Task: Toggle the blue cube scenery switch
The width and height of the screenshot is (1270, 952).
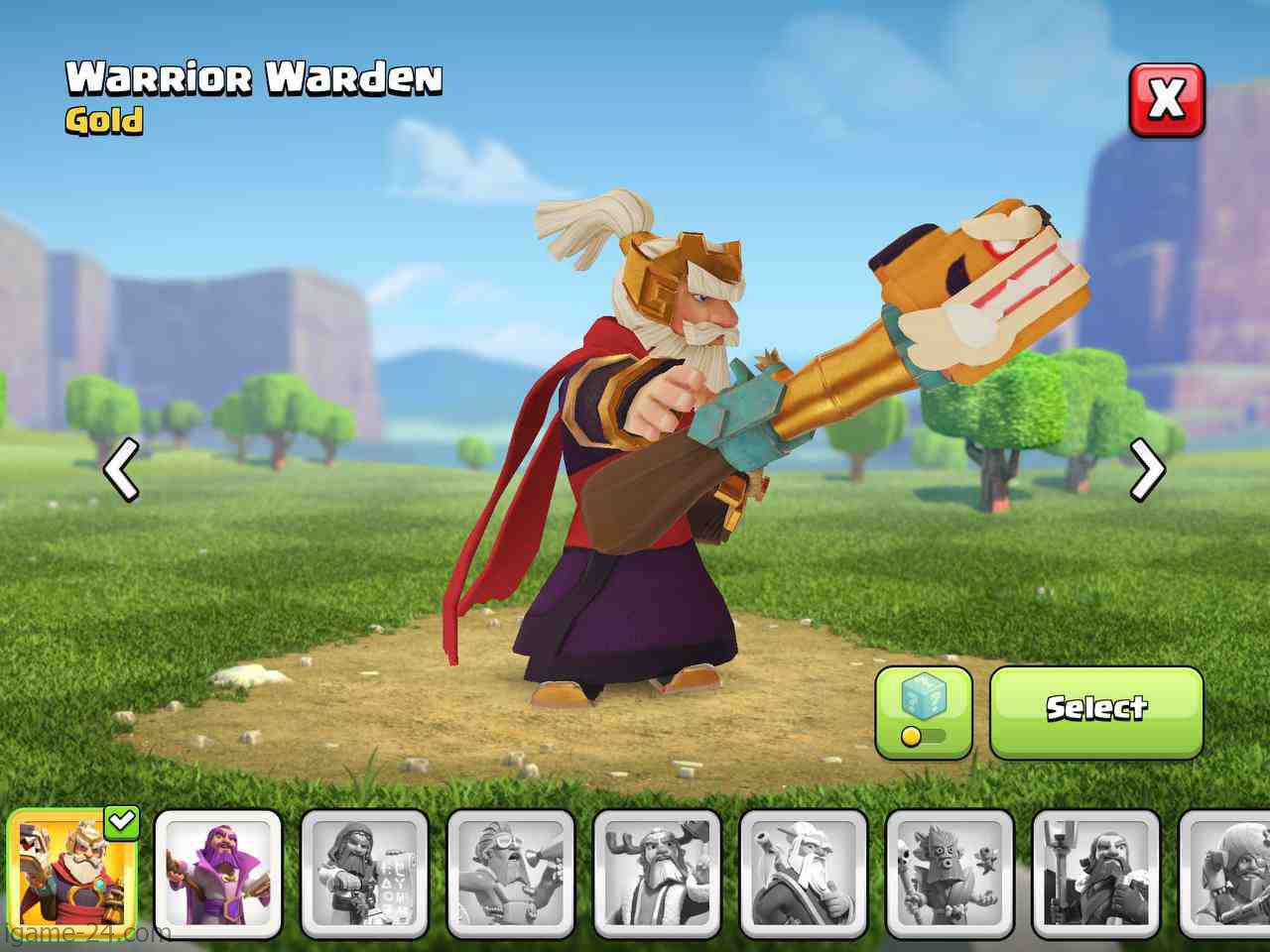Action: (x=923, y=712)
